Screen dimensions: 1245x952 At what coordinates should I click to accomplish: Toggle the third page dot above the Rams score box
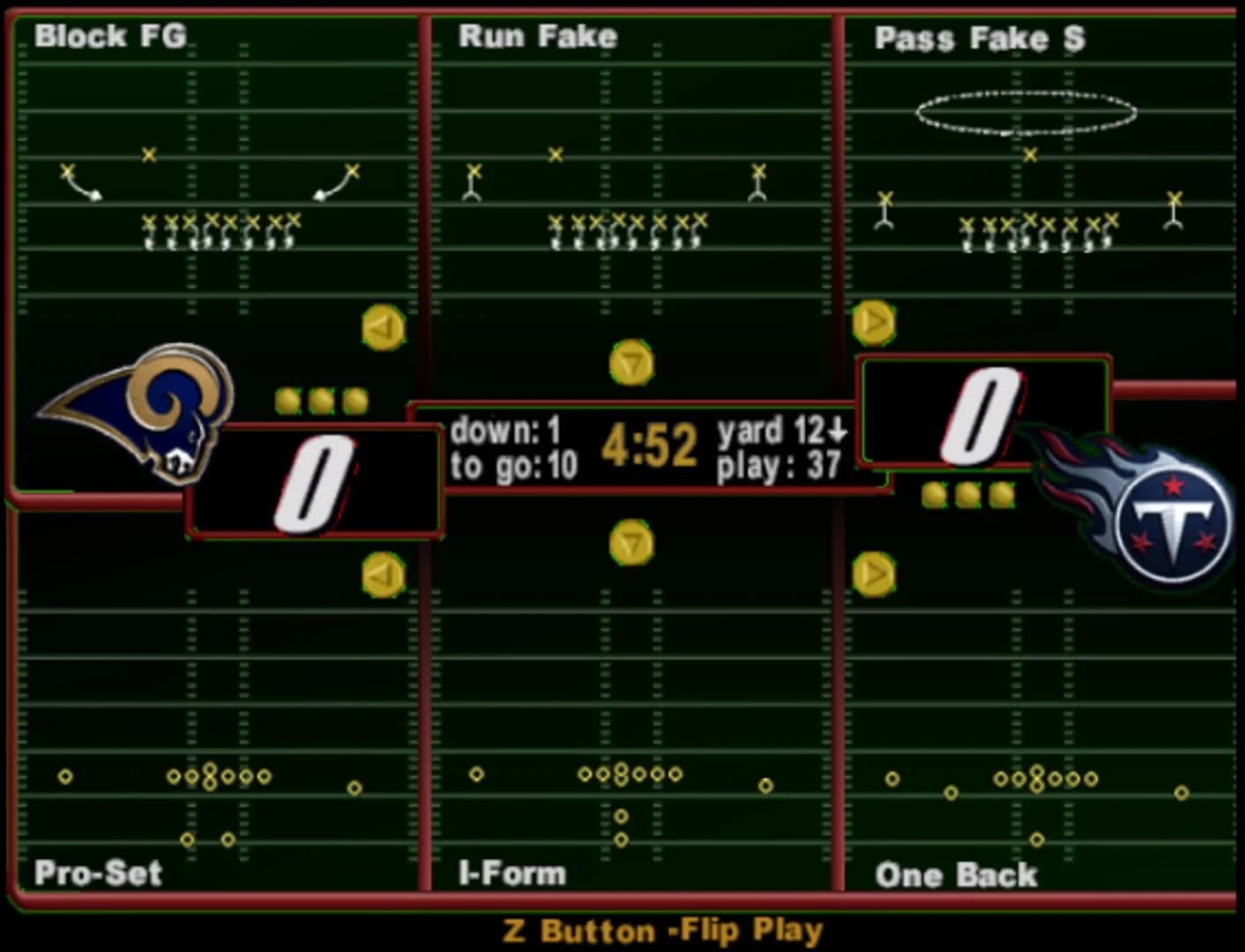353,399
